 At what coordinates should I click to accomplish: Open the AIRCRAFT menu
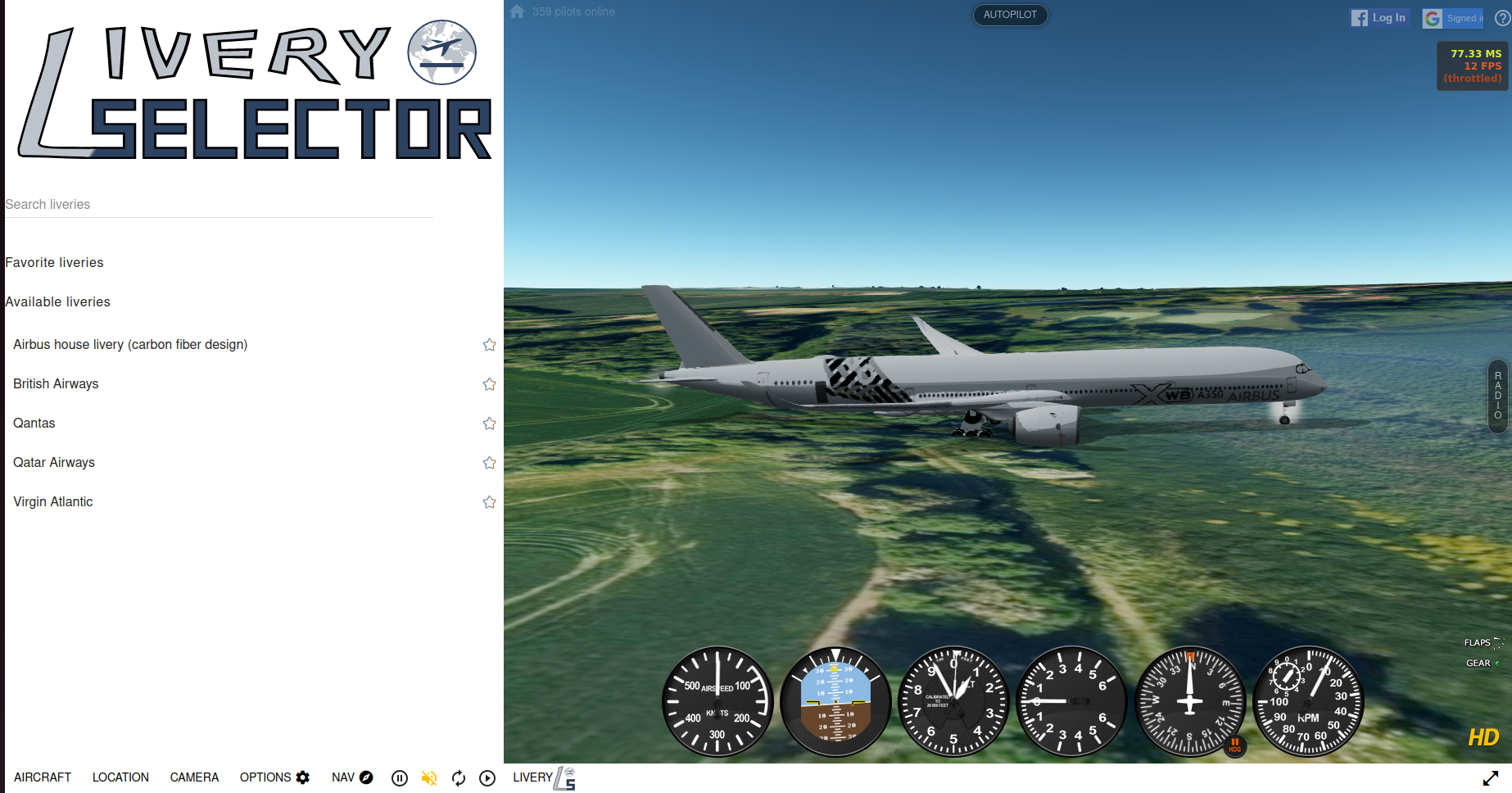[x=43, y=777]
